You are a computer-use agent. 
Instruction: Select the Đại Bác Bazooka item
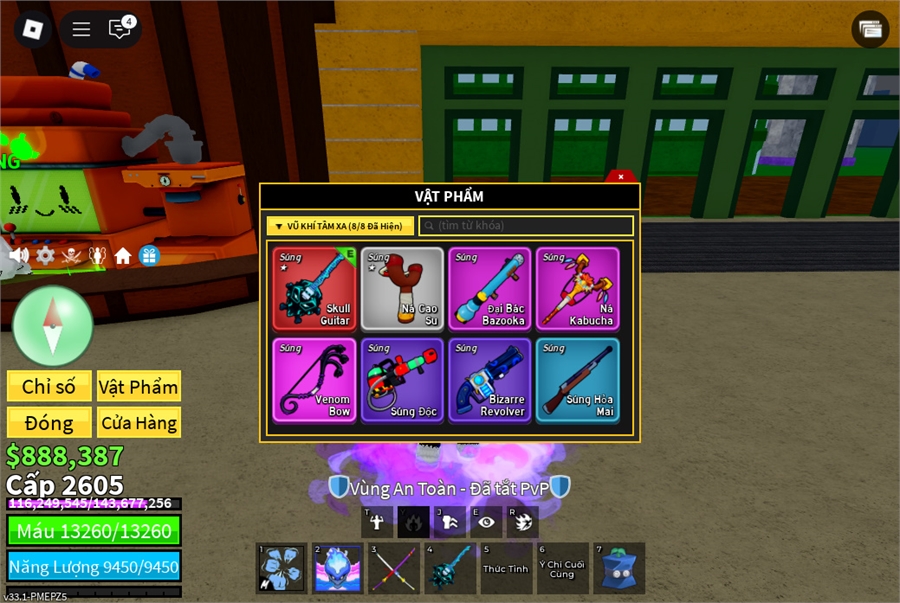[490, 288]
